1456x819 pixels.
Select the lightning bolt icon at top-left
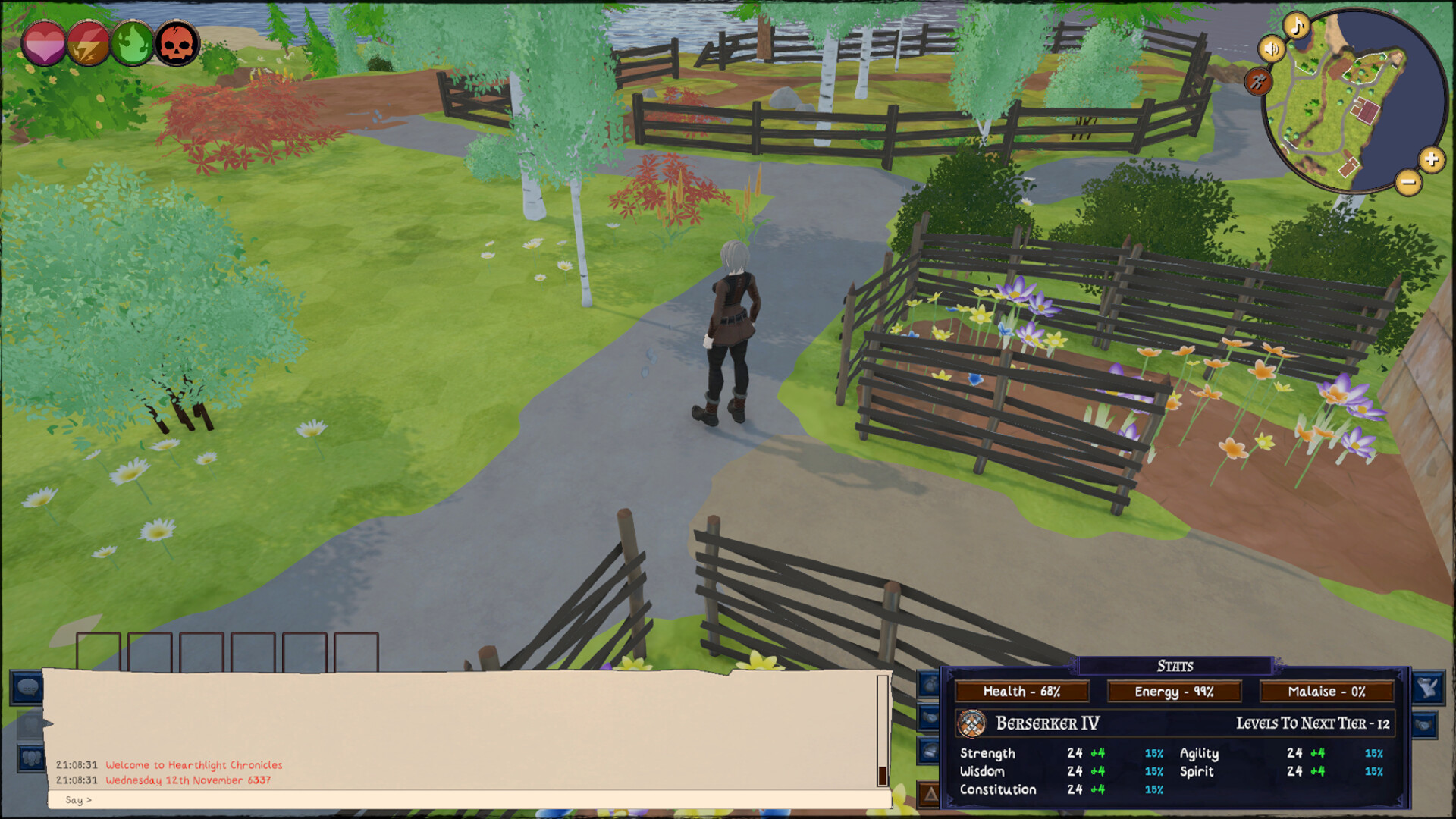[x=86, y=43]
